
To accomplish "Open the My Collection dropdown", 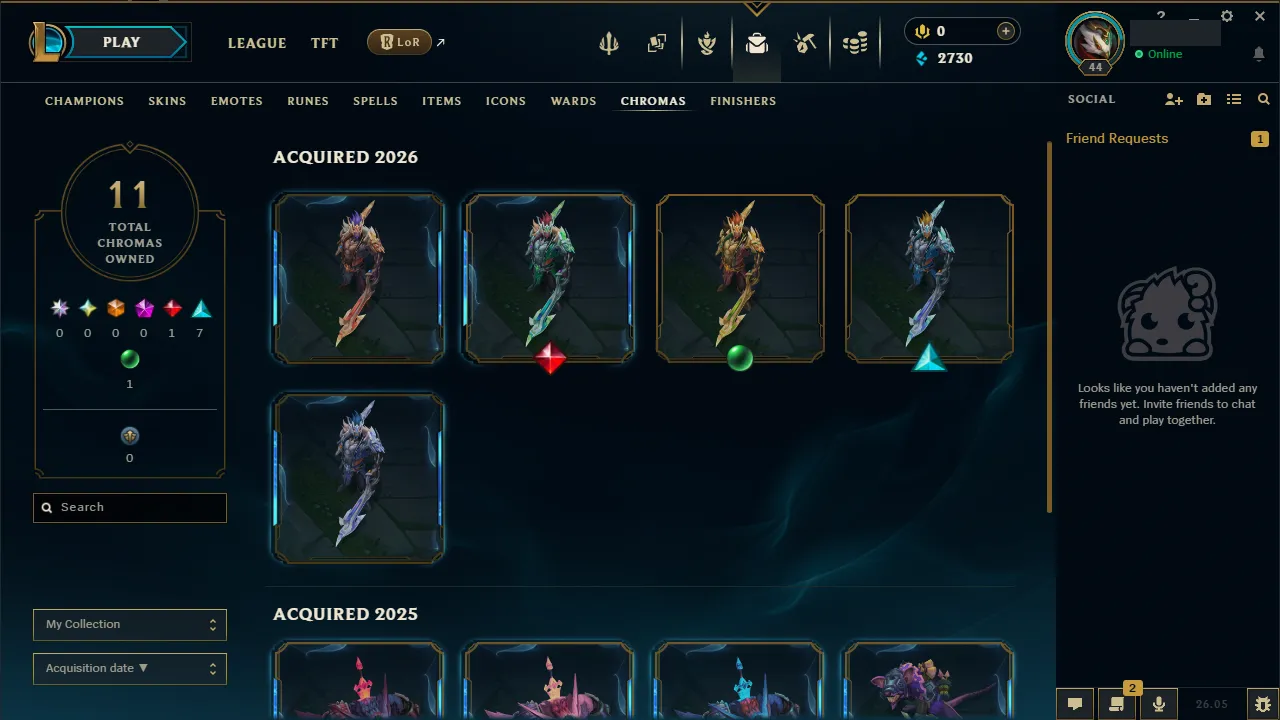I will pyautogui.click(x=129, y=624).
